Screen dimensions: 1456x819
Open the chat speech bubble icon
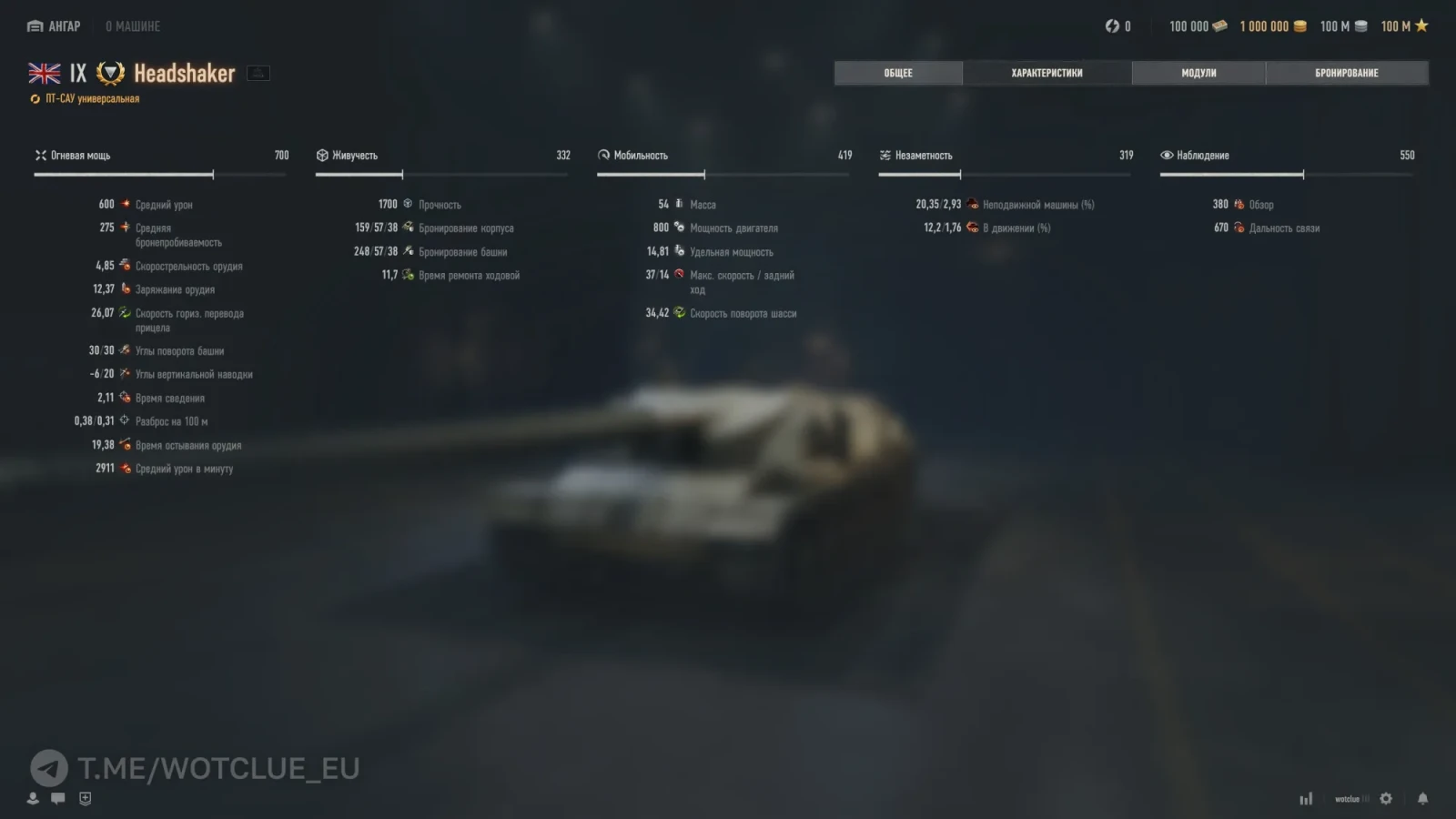pos(58,798)
